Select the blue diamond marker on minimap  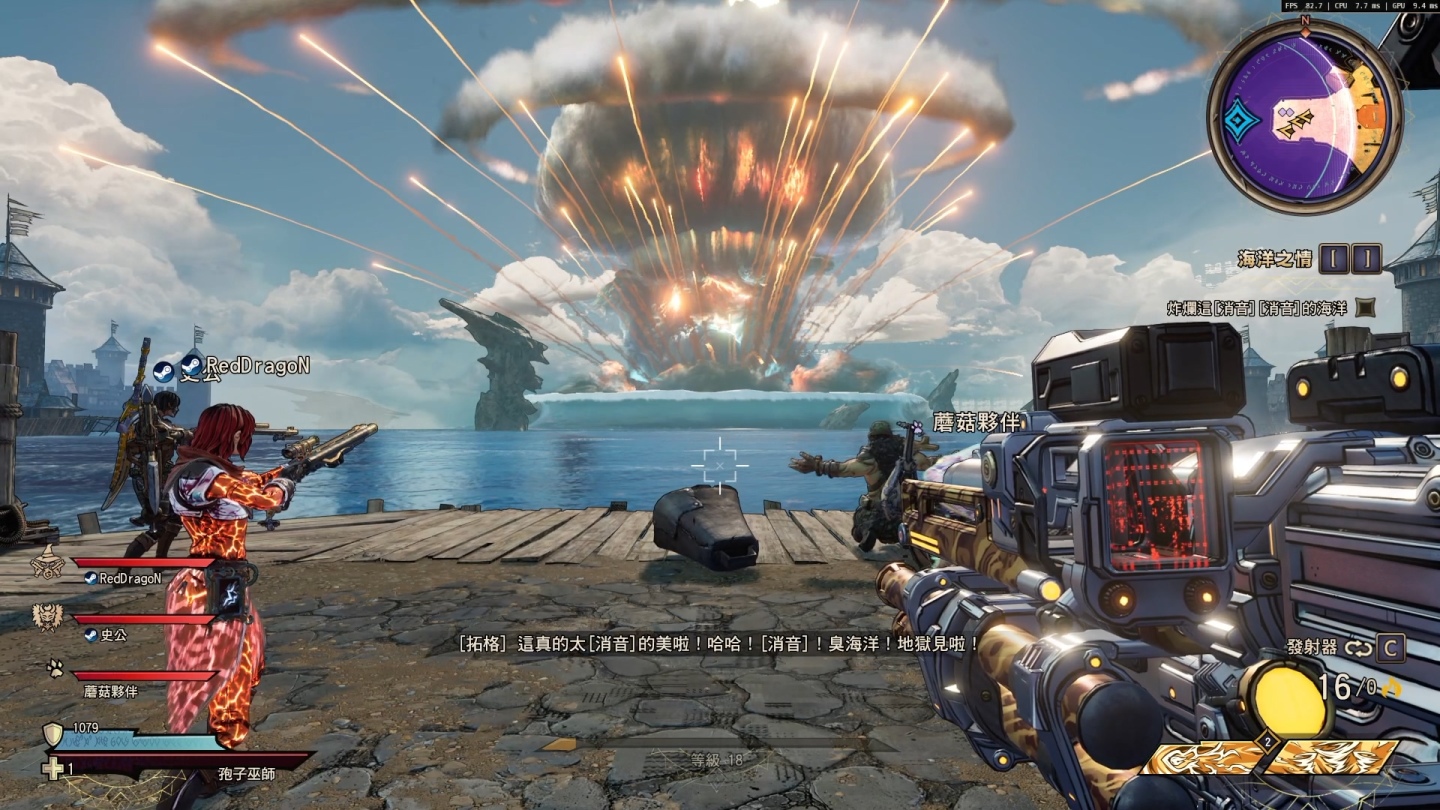tap(1243, 122)
